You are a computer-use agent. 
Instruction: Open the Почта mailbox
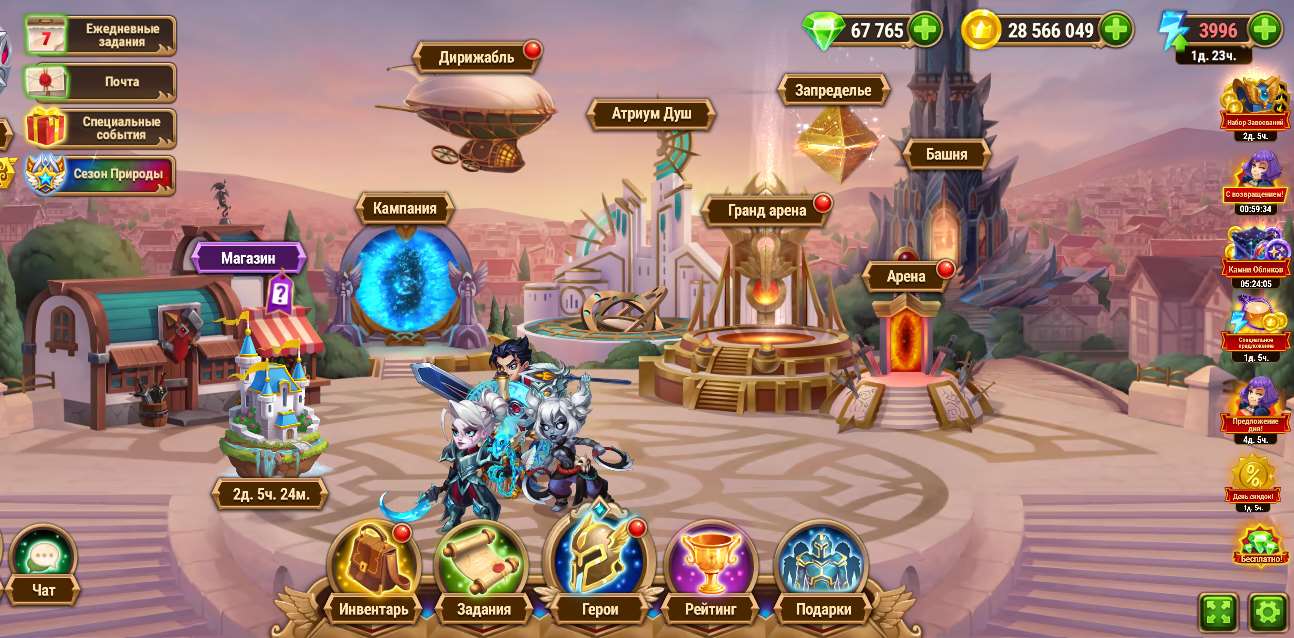(x=100, y=81)
